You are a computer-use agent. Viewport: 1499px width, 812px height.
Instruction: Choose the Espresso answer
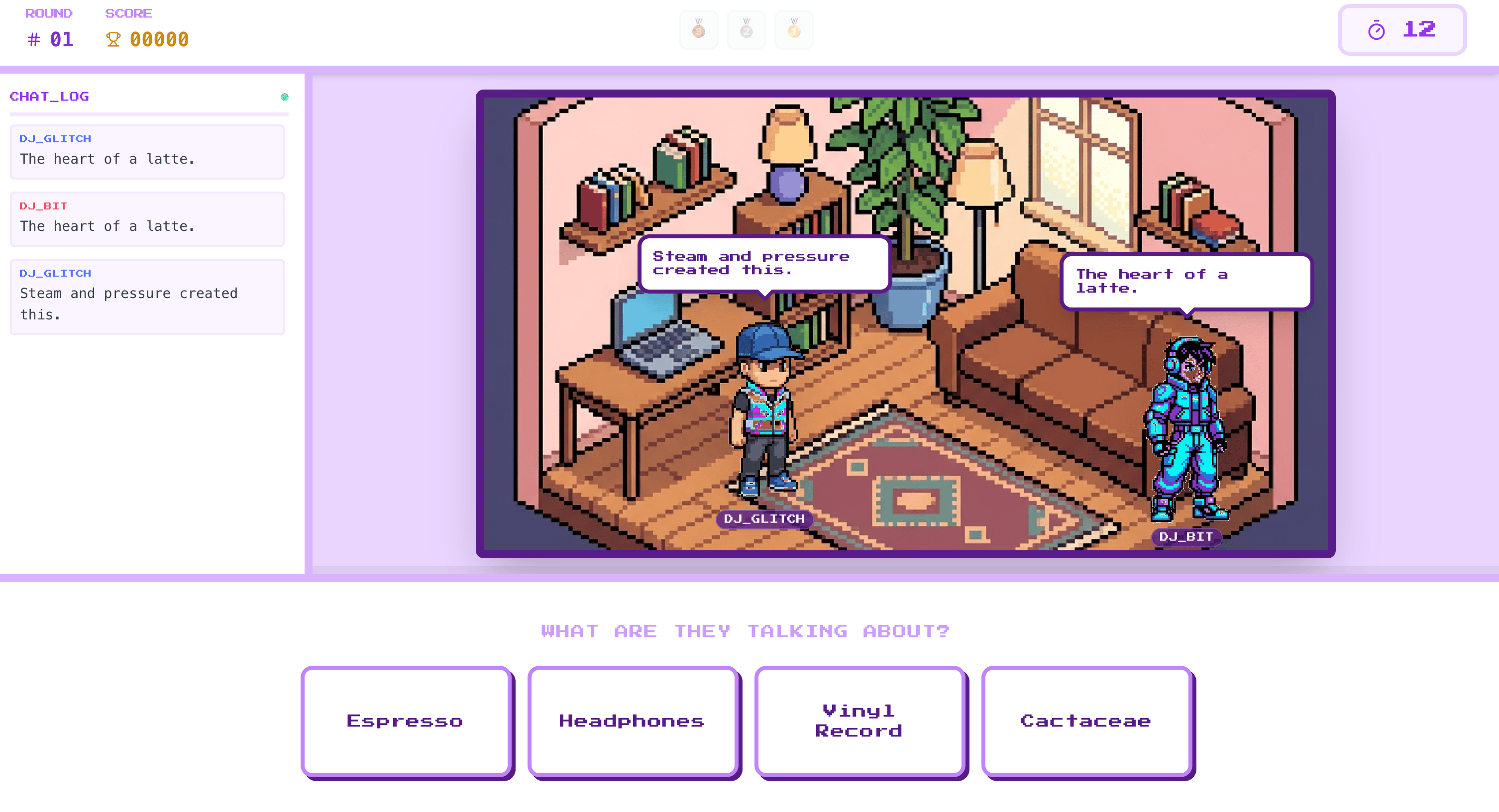tap(406, 720)
